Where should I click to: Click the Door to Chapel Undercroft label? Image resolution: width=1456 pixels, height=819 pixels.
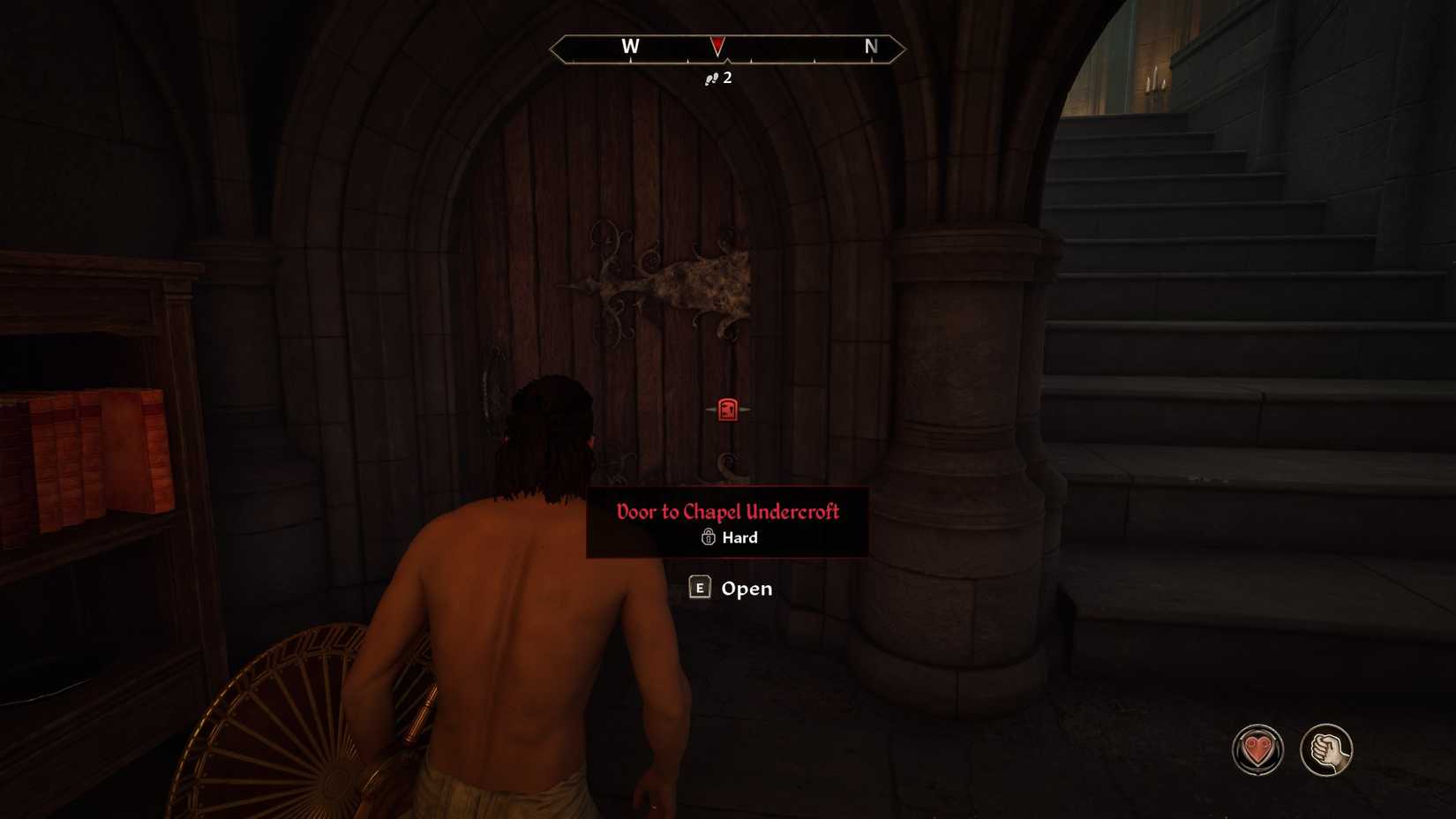727,512
